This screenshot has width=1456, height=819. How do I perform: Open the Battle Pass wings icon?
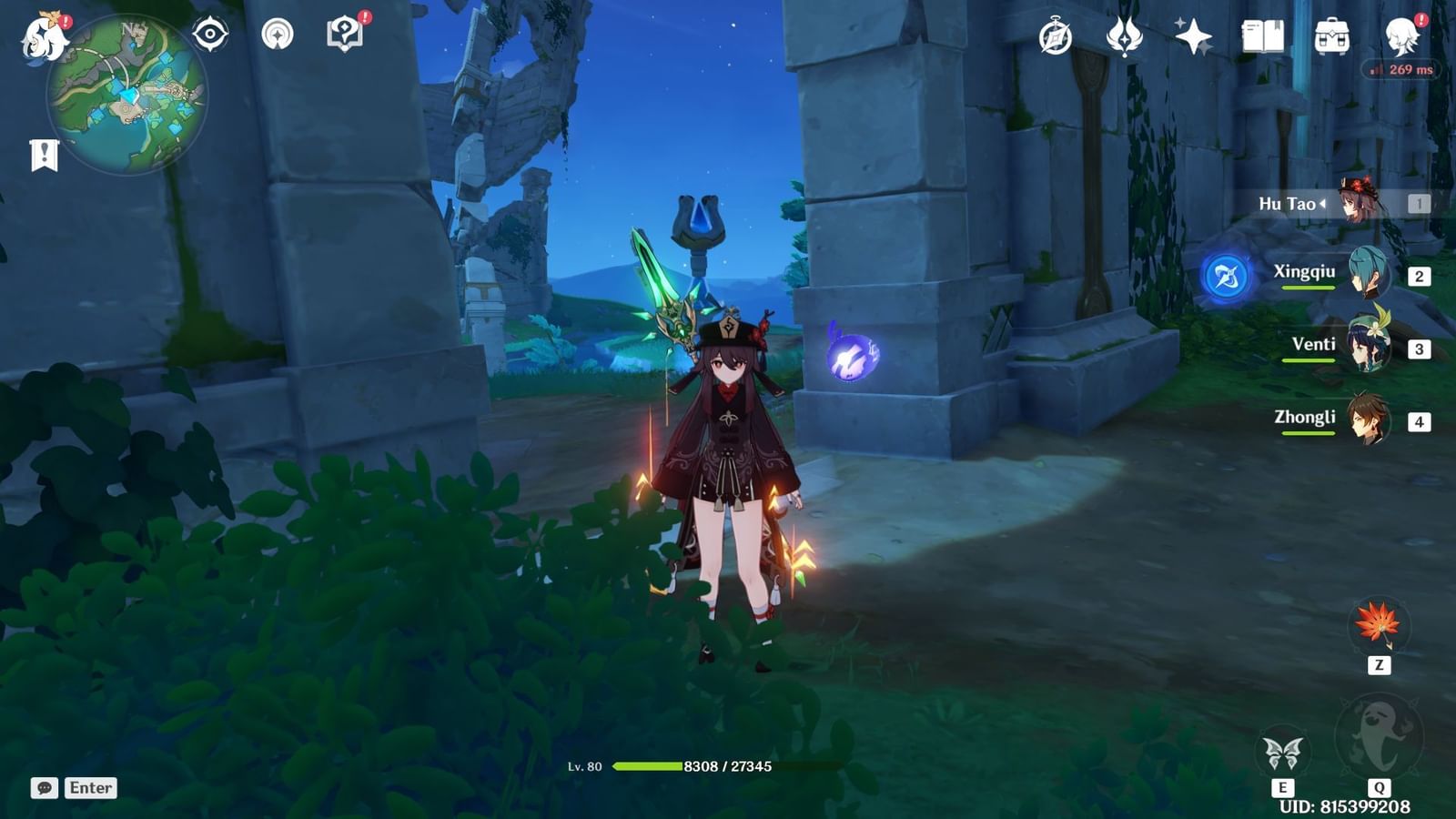pyautogui.click(x=1126, y=35)
